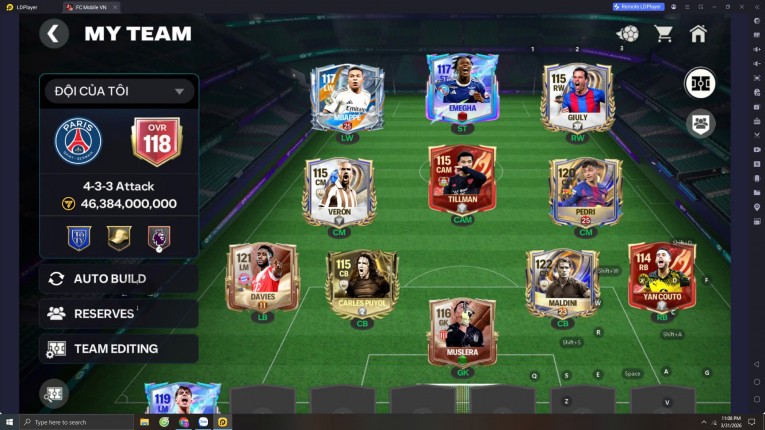Open the tactics board icon
765x430 pixels.
700,83
